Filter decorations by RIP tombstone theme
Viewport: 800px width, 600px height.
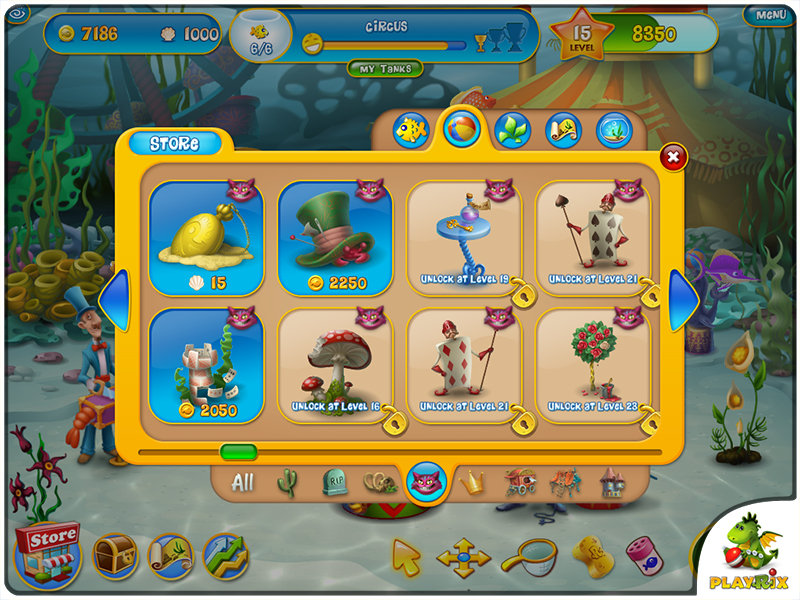click(334, 484)
